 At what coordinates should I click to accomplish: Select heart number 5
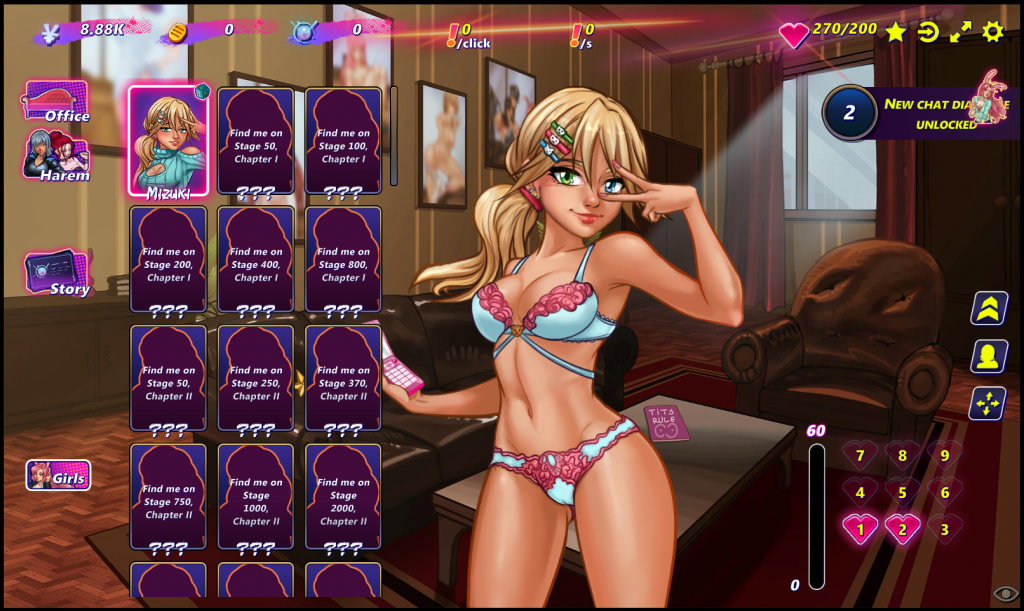pos(902,492)
